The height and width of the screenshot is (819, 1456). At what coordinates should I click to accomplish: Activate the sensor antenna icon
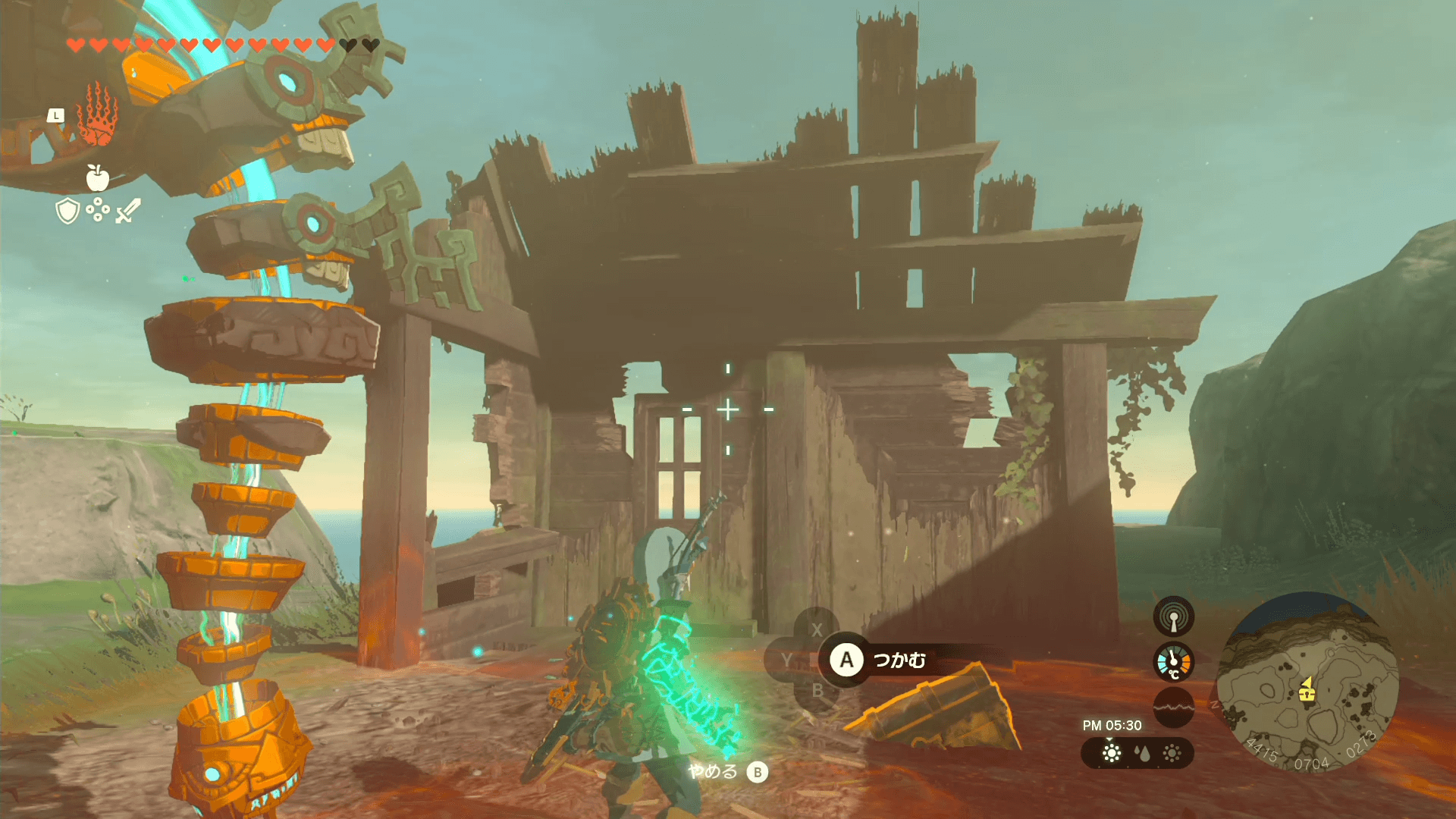(1173, 617)
